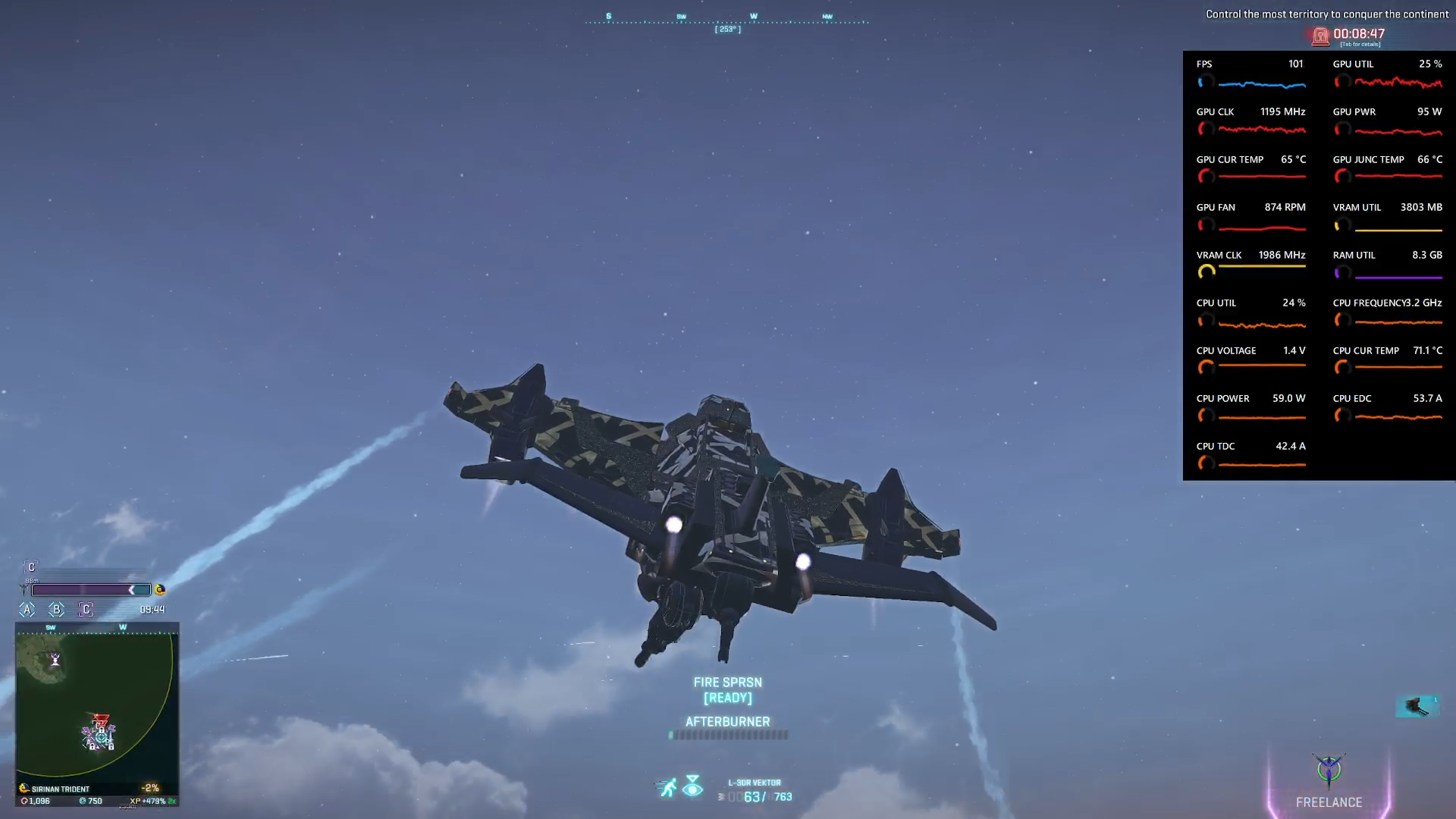Click the certs currency icon showing 1,096

tap(25, 801)
